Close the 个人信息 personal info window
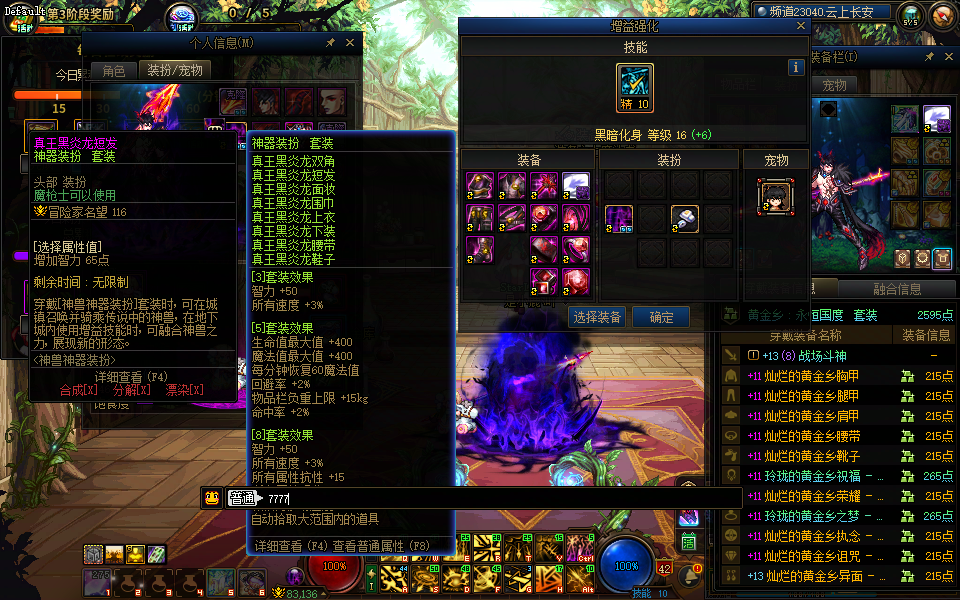This screenshot has height=600, width=960. (349, 43)
